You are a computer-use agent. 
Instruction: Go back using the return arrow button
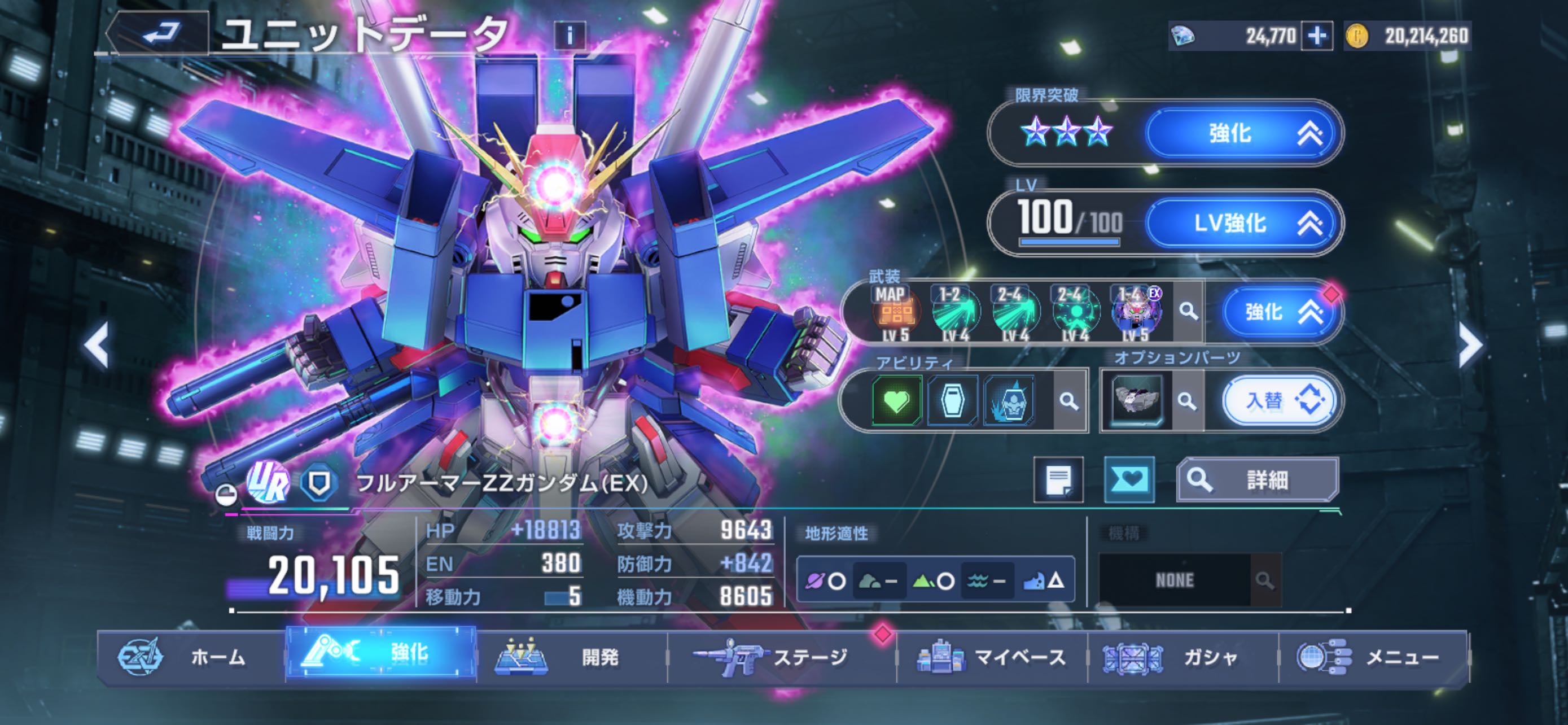[160, 33]
